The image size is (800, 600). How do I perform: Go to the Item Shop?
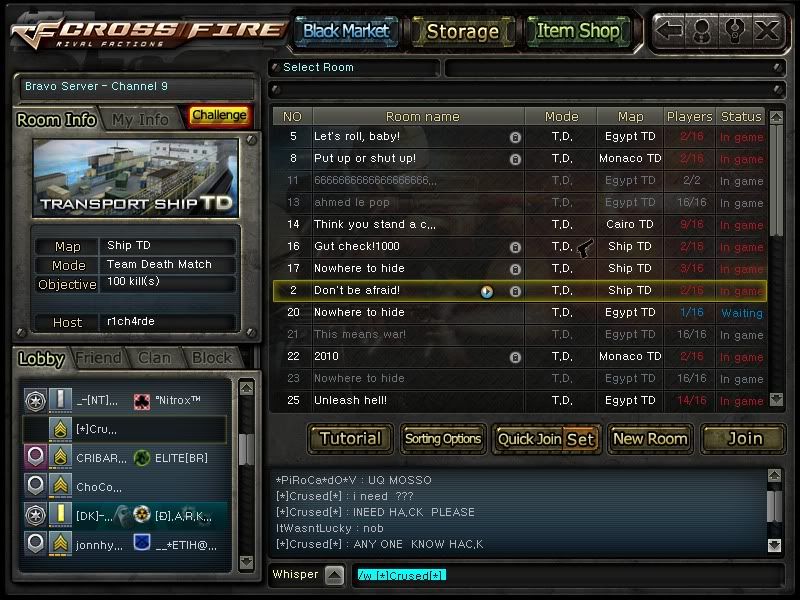(x=578, y=31)
